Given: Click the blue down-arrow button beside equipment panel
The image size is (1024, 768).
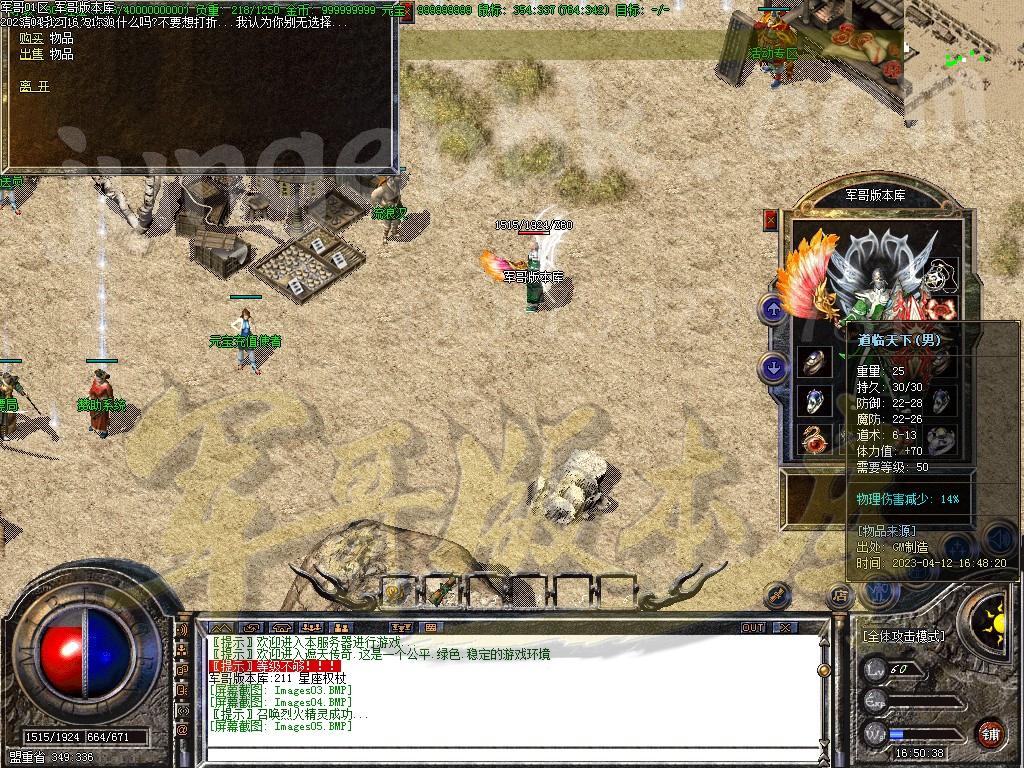Looking at the screenshot, I should point(772,367).
